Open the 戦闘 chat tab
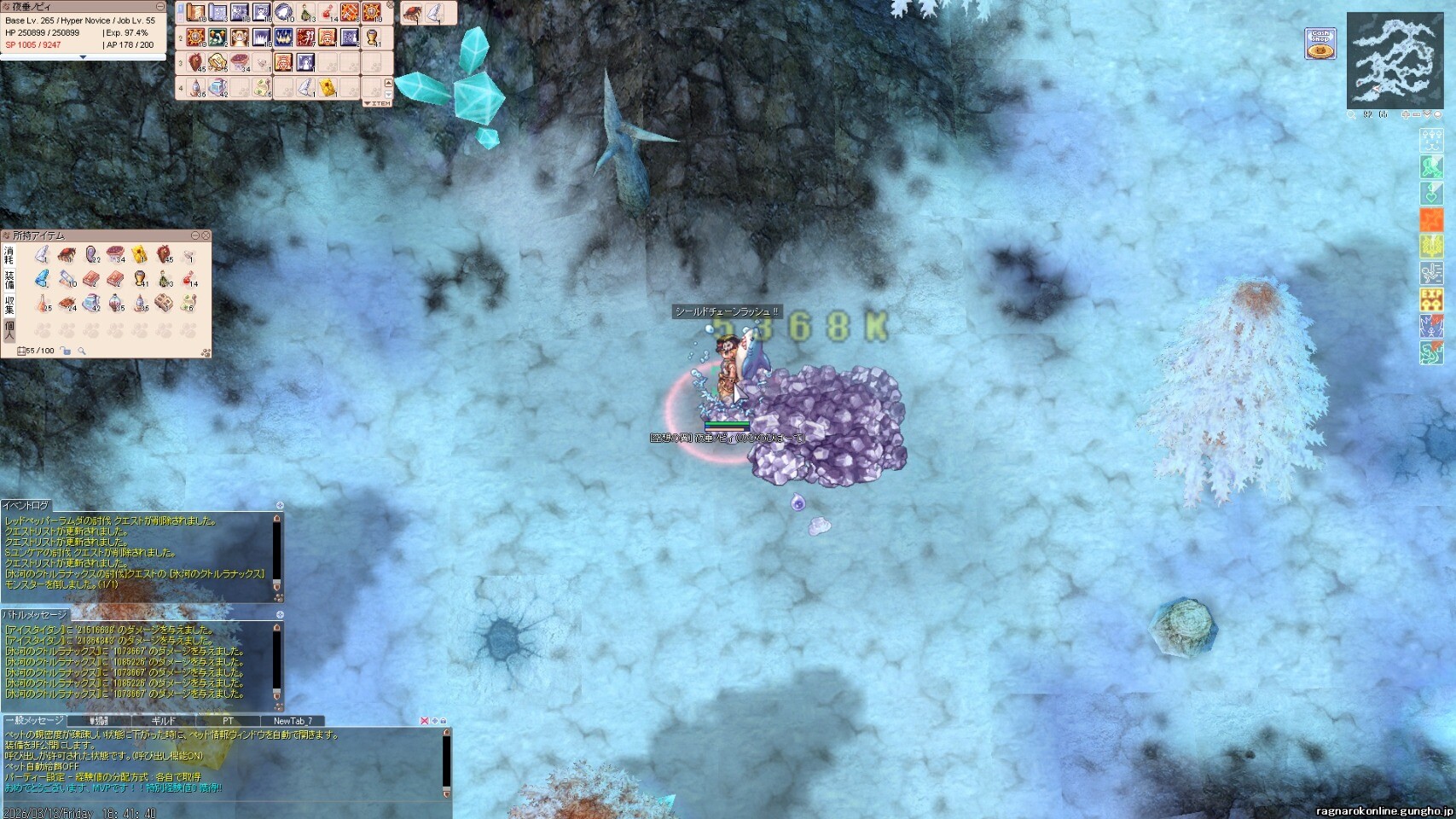Image resolution: width=1456 pixels, height=819 pixels. point(99,721)
